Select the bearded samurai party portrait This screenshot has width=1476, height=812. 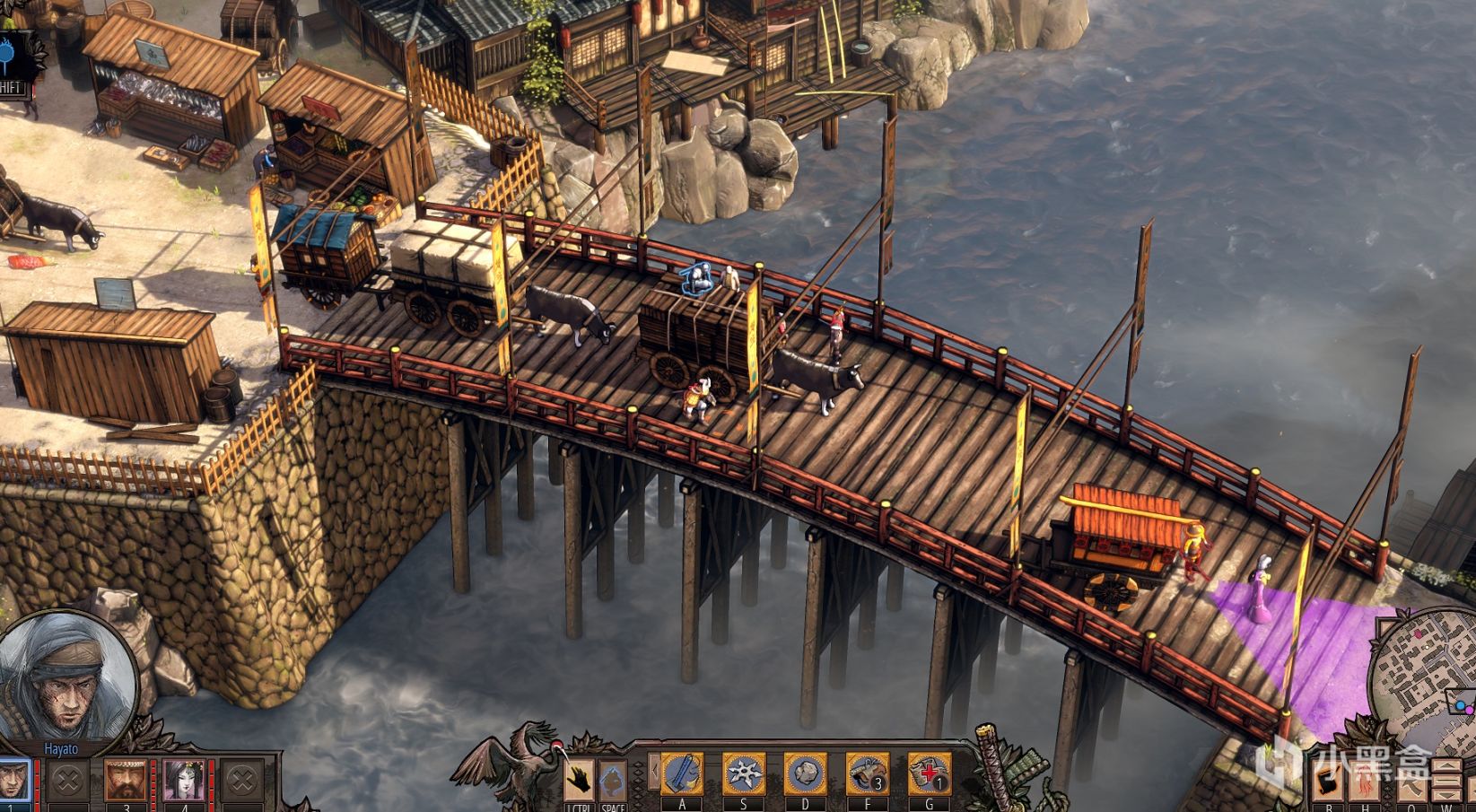click(x=127, y=779)
